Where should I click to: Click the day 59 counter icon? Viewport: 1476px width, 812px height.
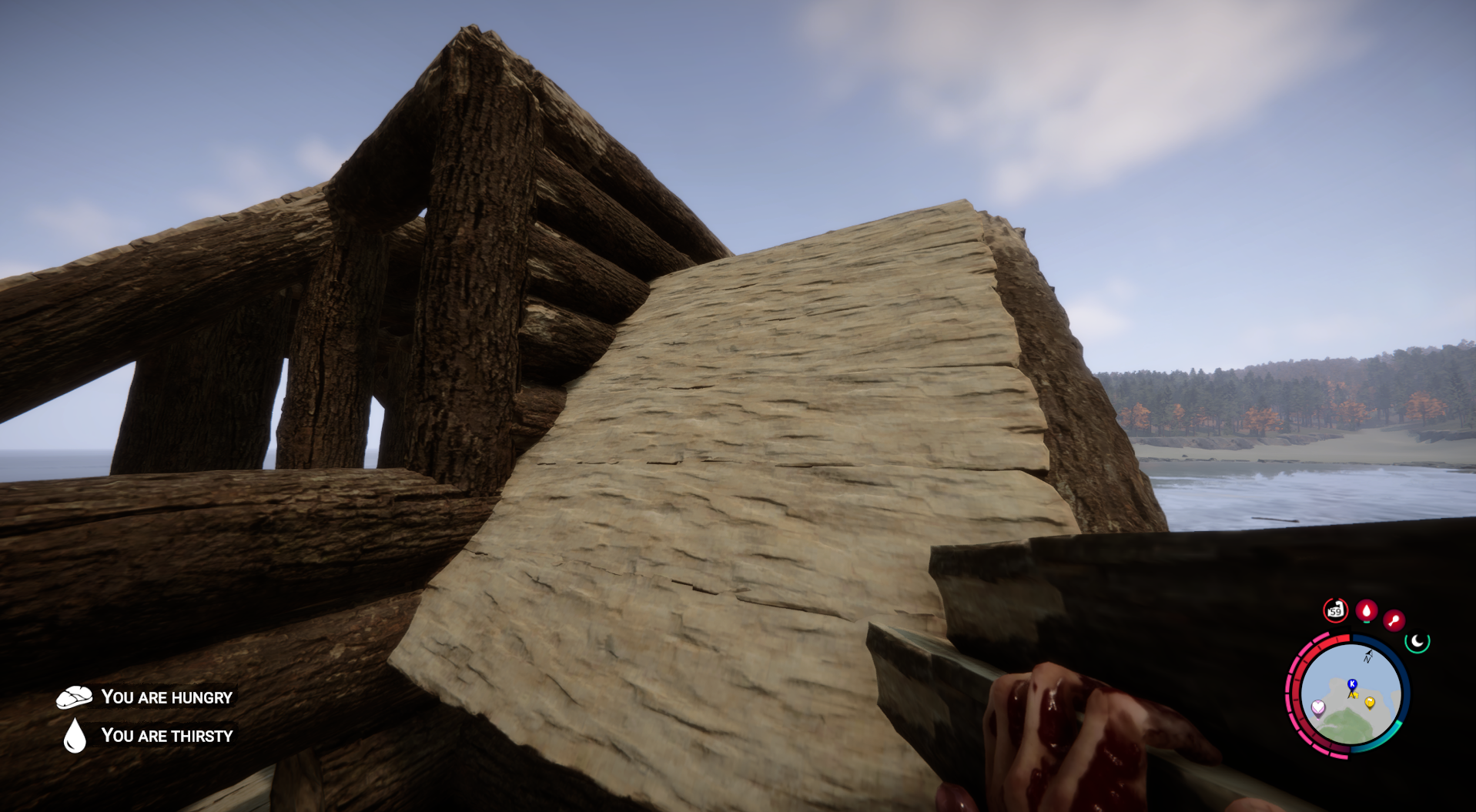(x=1335, y=610)
